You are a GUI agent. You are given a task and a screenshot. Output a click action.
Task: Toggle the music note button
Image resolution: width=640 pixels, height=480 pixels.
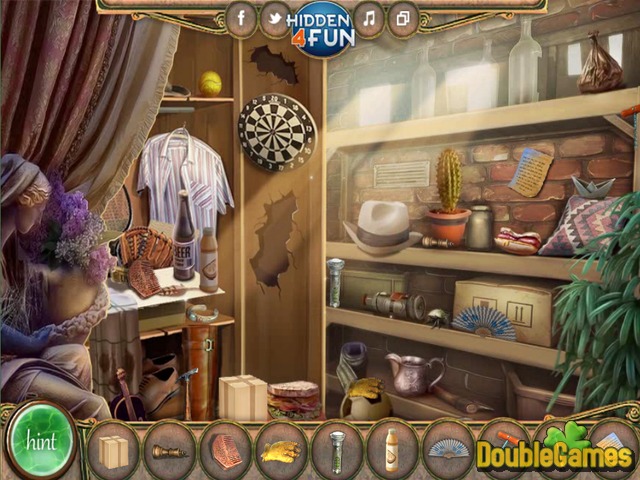click(369, 18)
